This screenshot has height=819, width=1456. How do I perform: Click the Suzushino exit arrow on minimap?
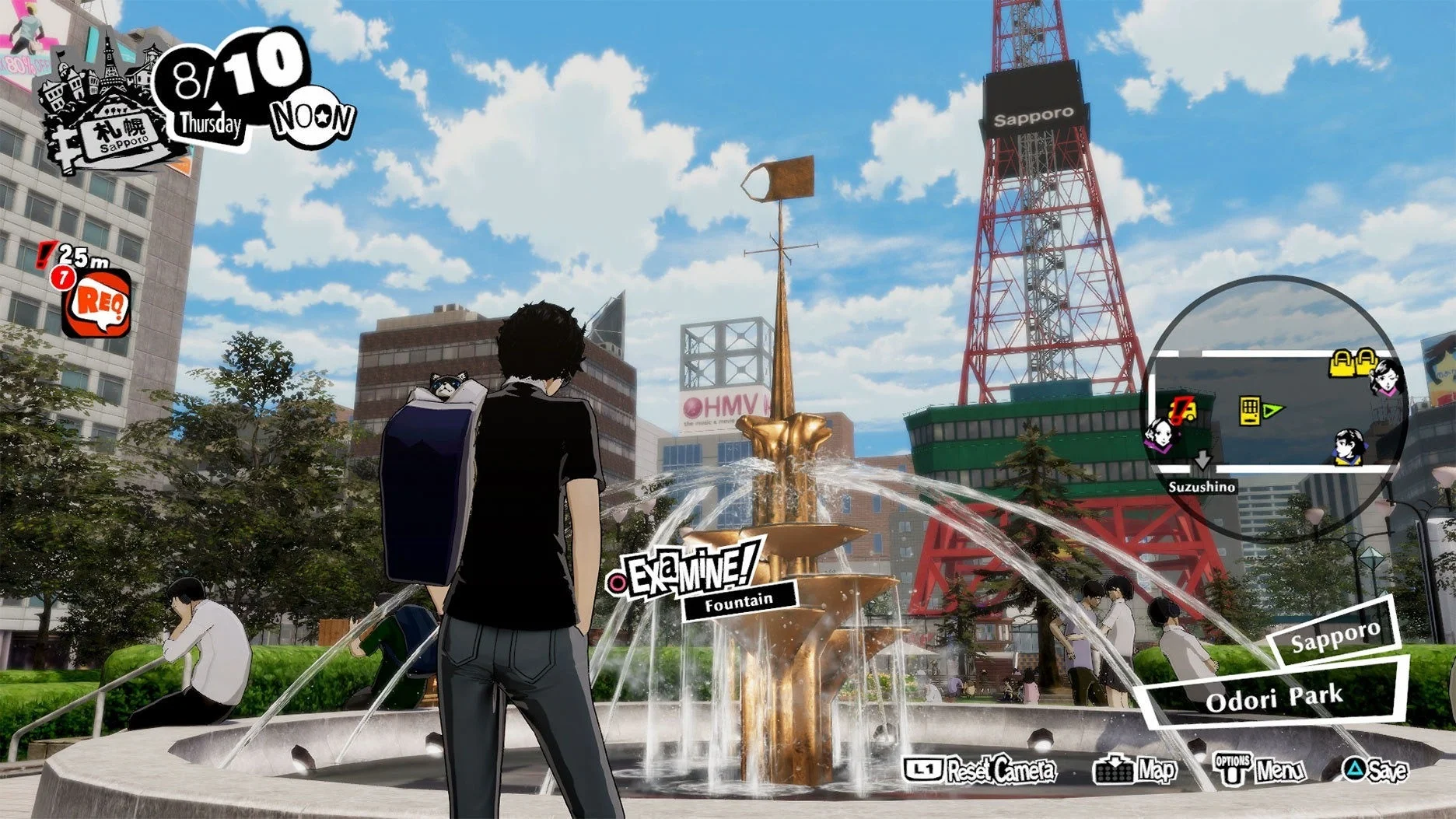pos(1202,460)
